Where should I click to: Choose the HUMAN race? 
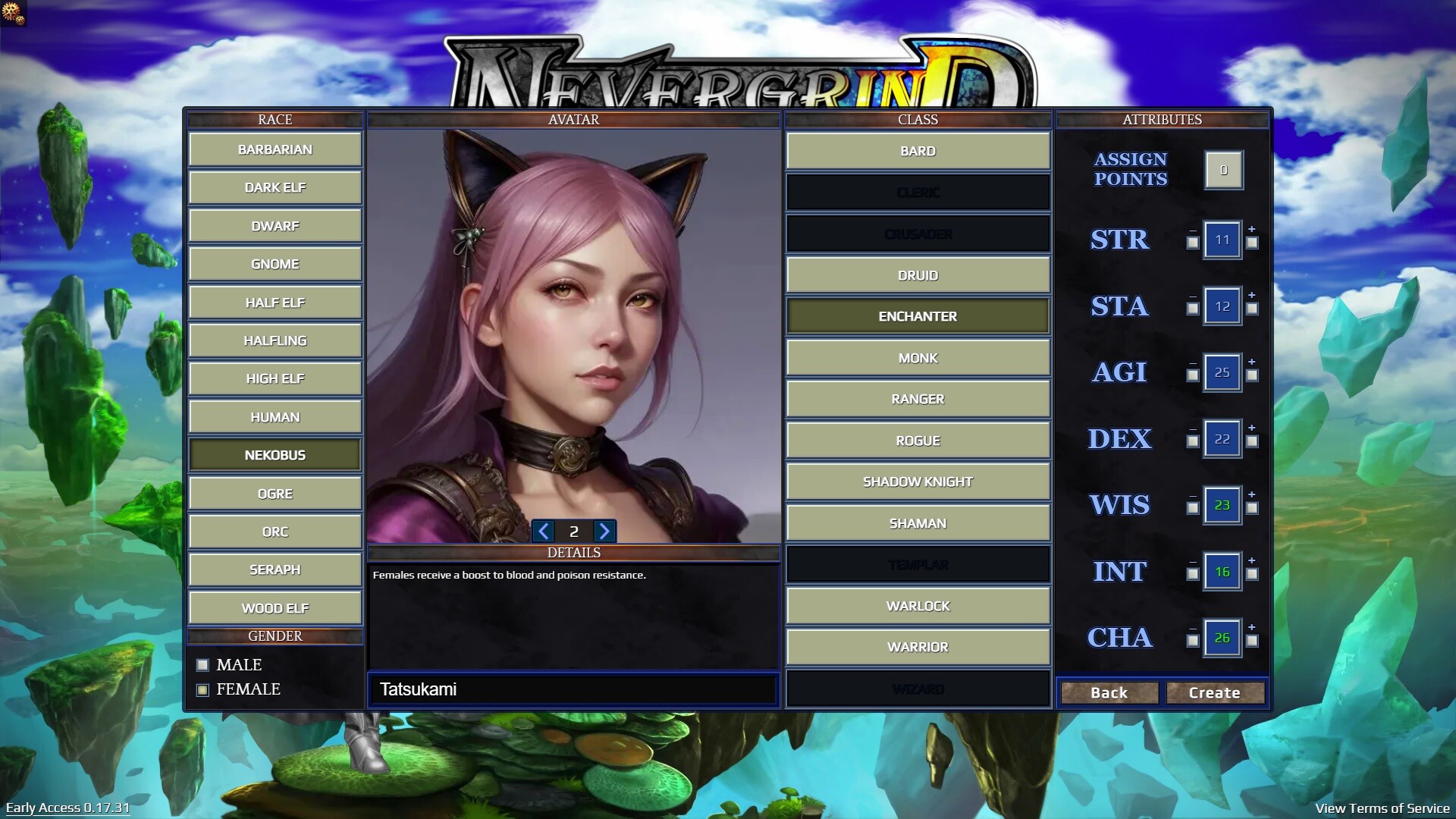tap(275, 416)
